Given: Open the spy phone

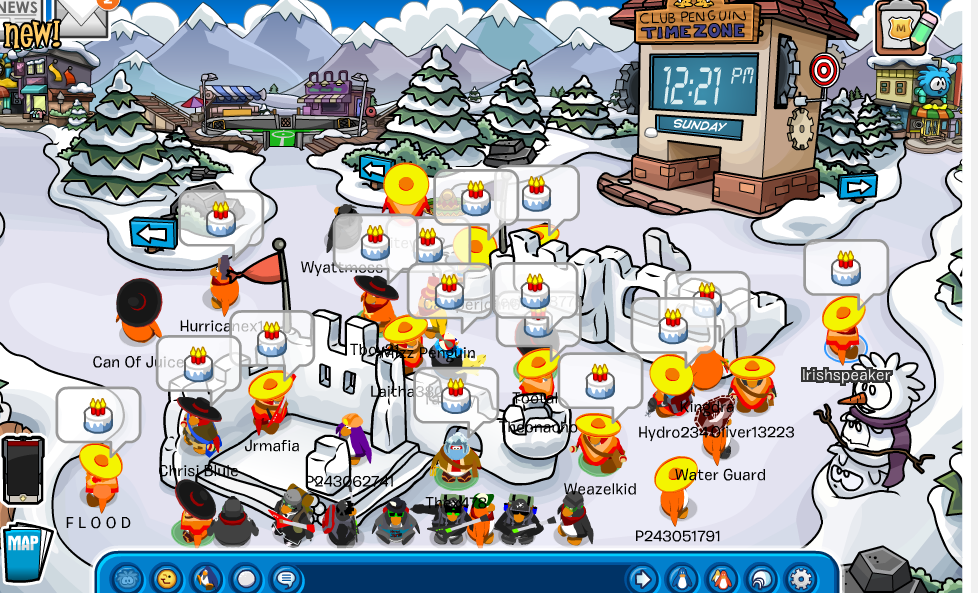Looking at the screenshot, I should (x=23, y=468).
